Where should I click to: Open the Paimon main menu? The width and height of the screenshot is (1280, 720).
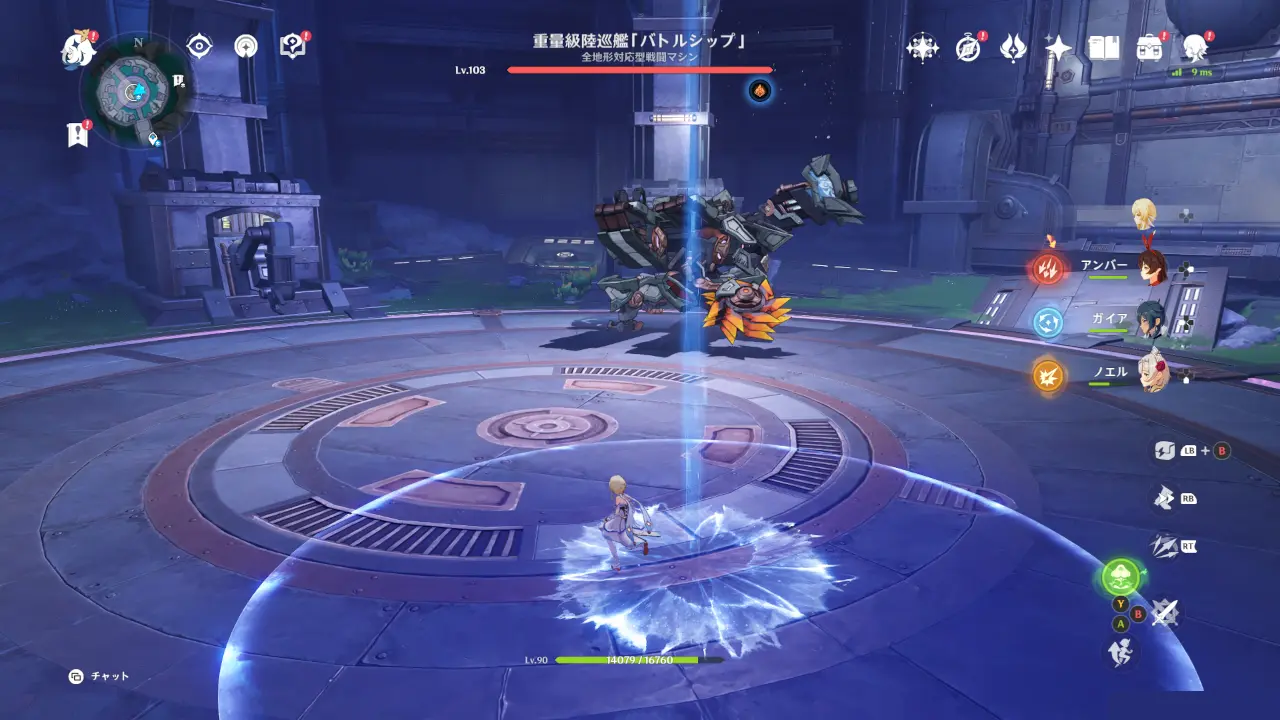76,49
